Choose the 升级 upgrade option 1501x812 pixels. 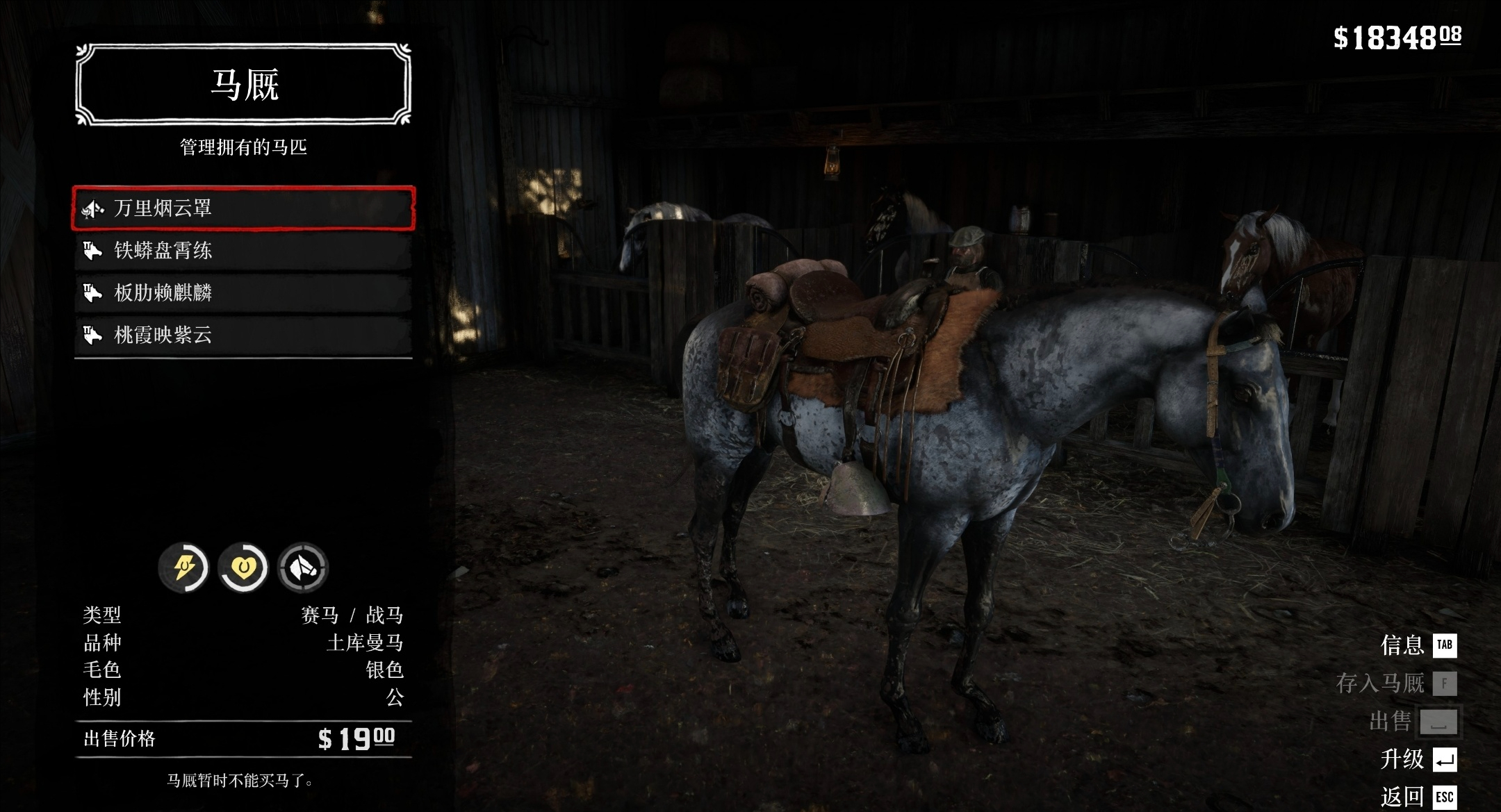[x=1418, y=759]
